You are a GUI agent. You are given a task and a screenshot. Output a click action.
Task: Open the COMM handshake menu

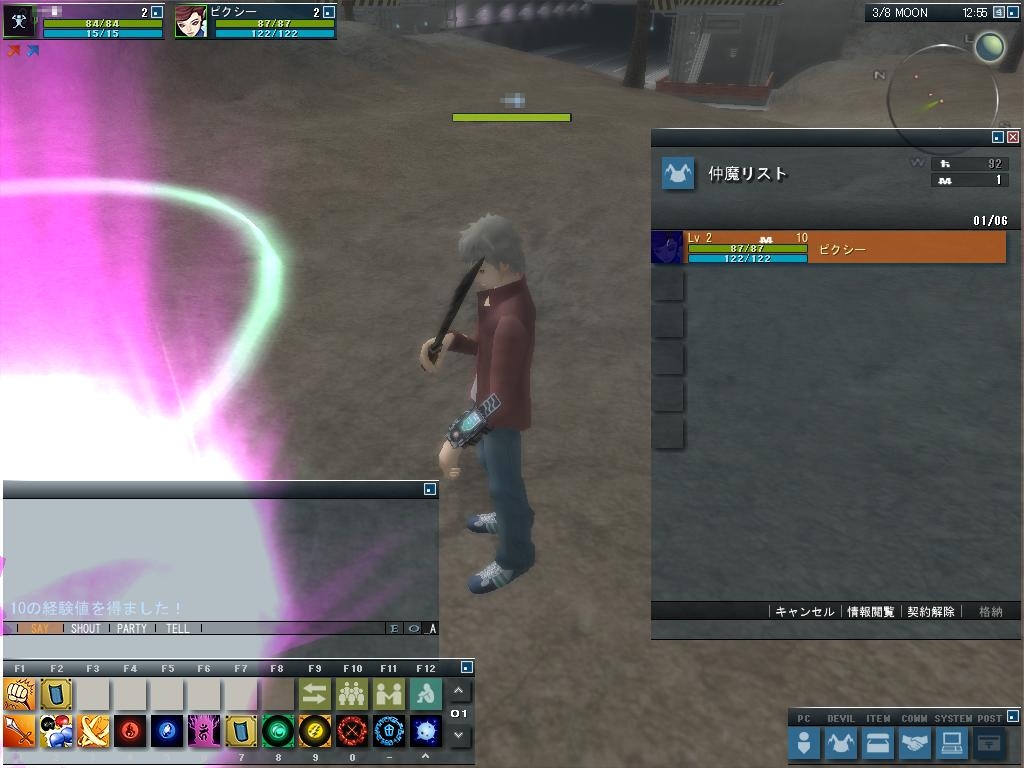point(914,743)
